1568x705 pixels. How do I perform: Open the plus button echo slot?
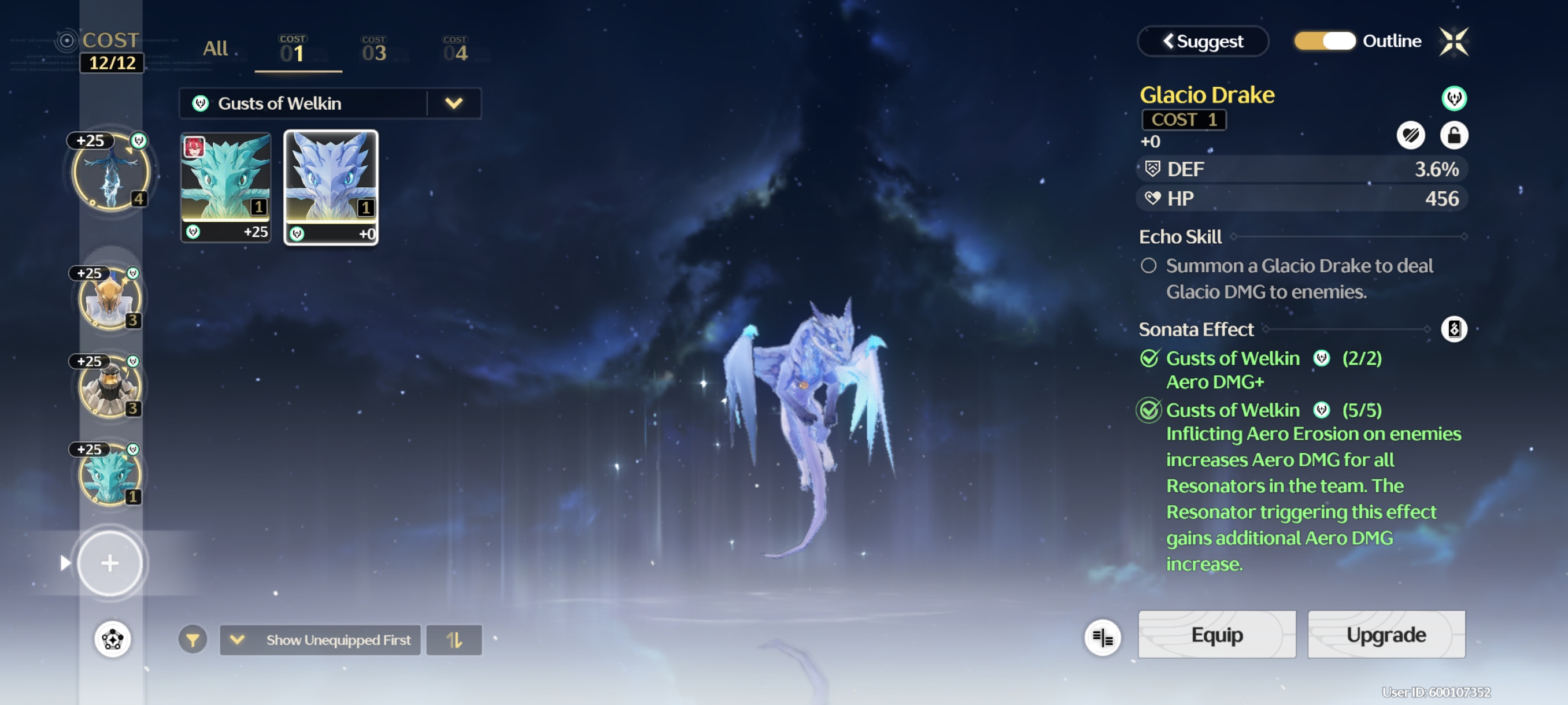110,563
